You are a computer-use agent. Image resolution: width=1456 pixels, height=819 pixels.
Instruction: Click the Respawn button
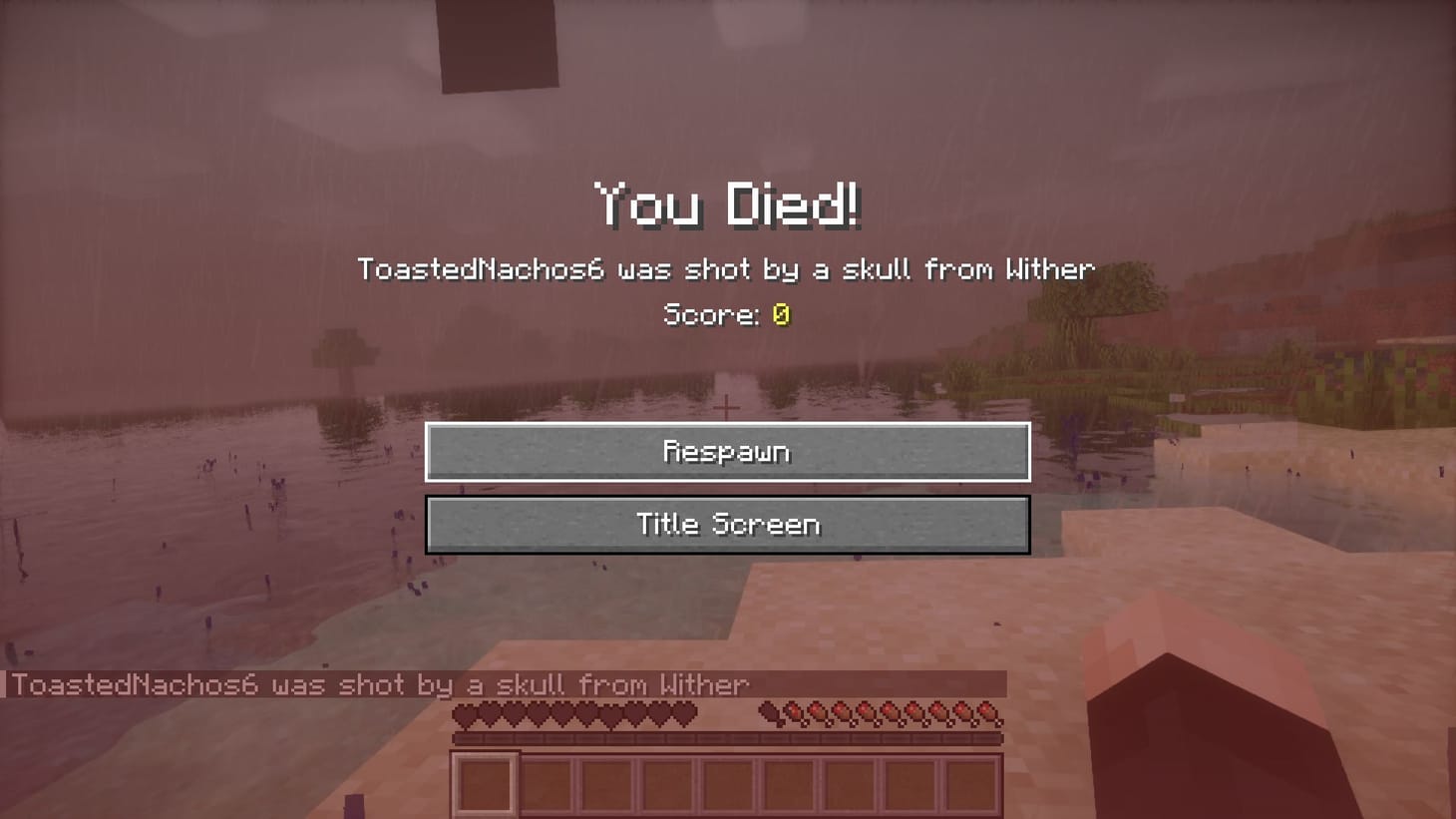728,451
